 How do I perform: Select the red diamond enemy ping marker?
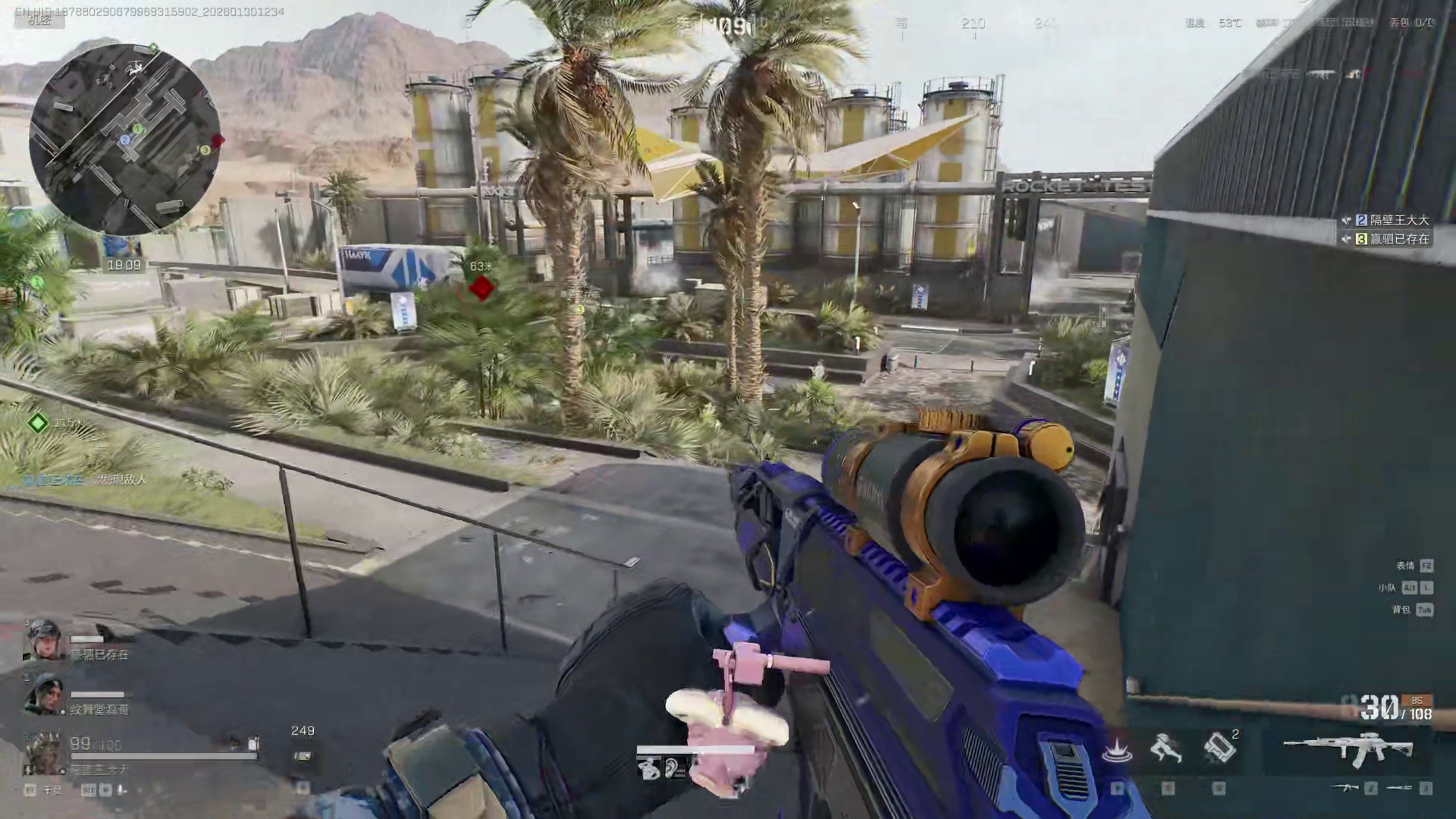(482, 287)
